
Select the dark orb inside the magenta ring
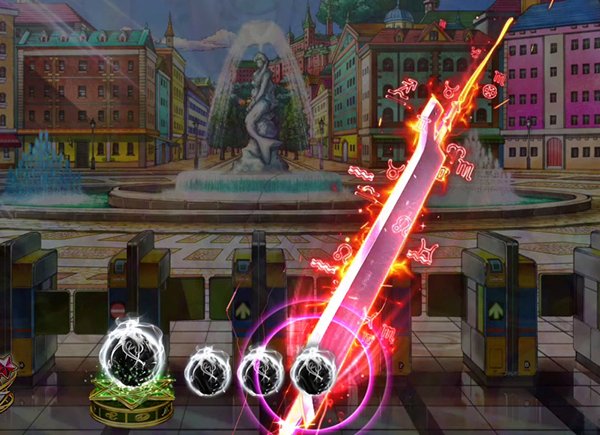tap(311, 372)
